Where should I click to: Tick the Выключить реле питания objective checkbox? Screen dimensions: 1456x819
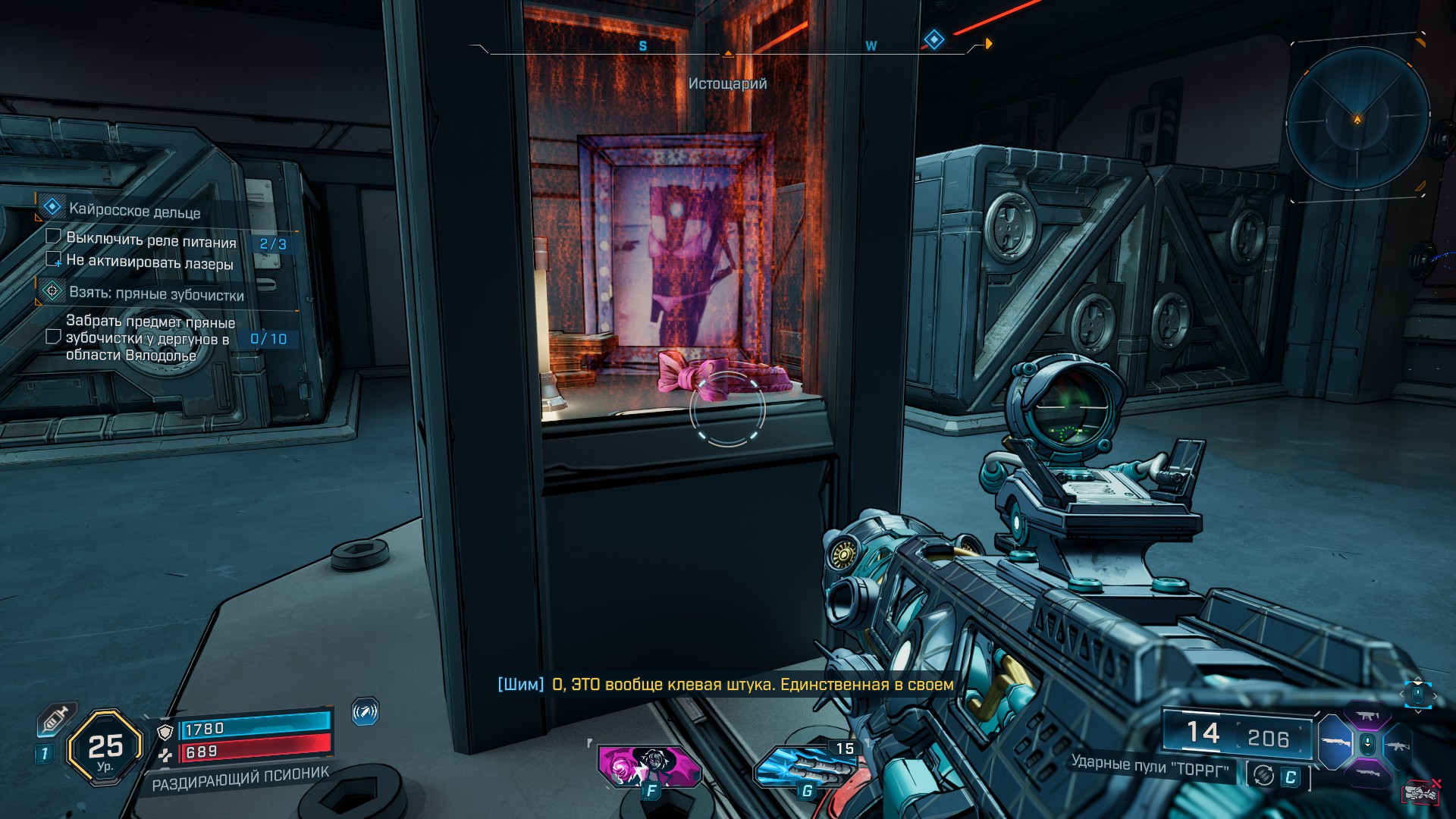click(53, 237)
